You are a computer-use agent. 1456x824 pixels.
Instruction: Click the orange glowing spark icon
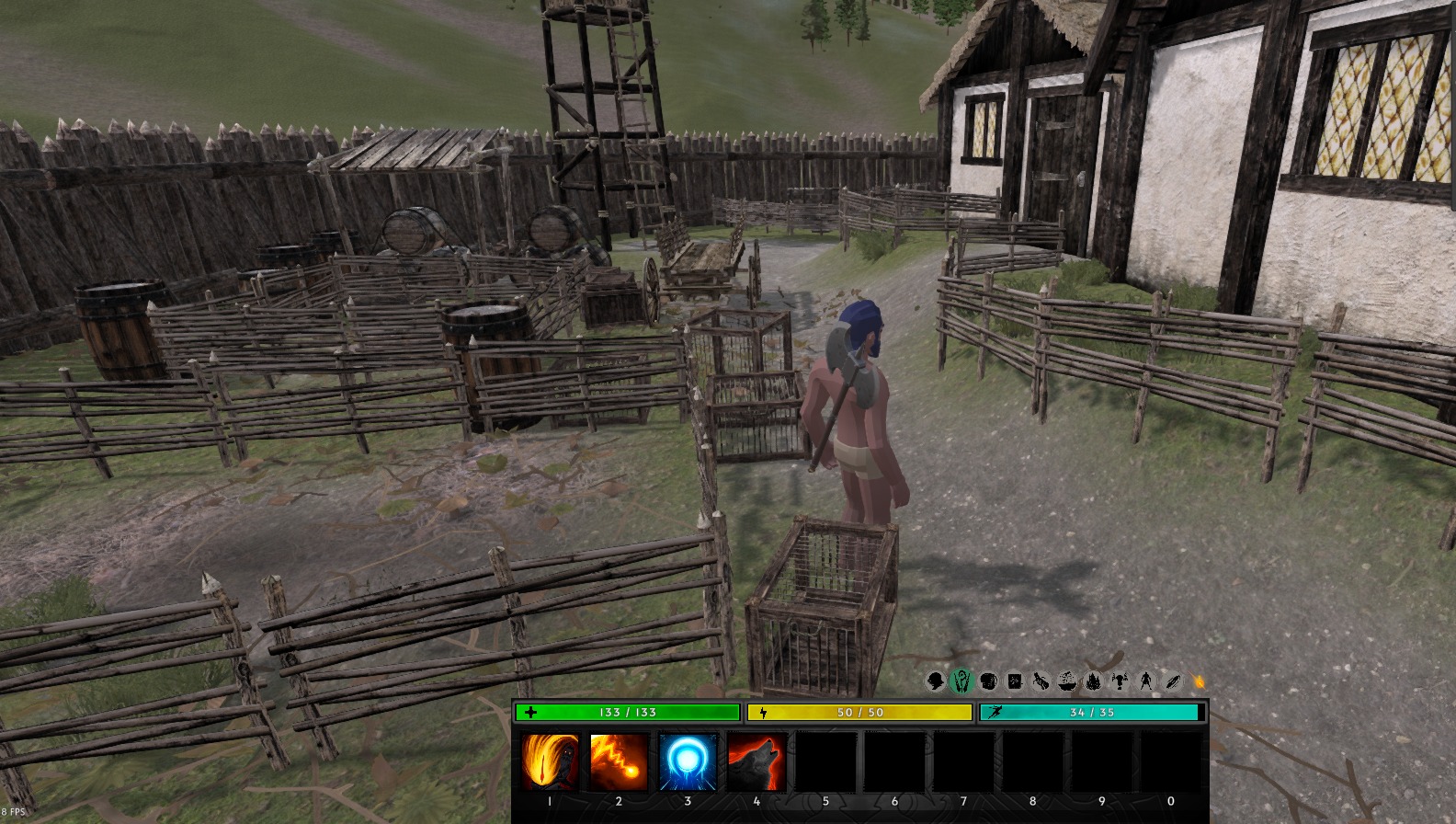click(1199, 681)
